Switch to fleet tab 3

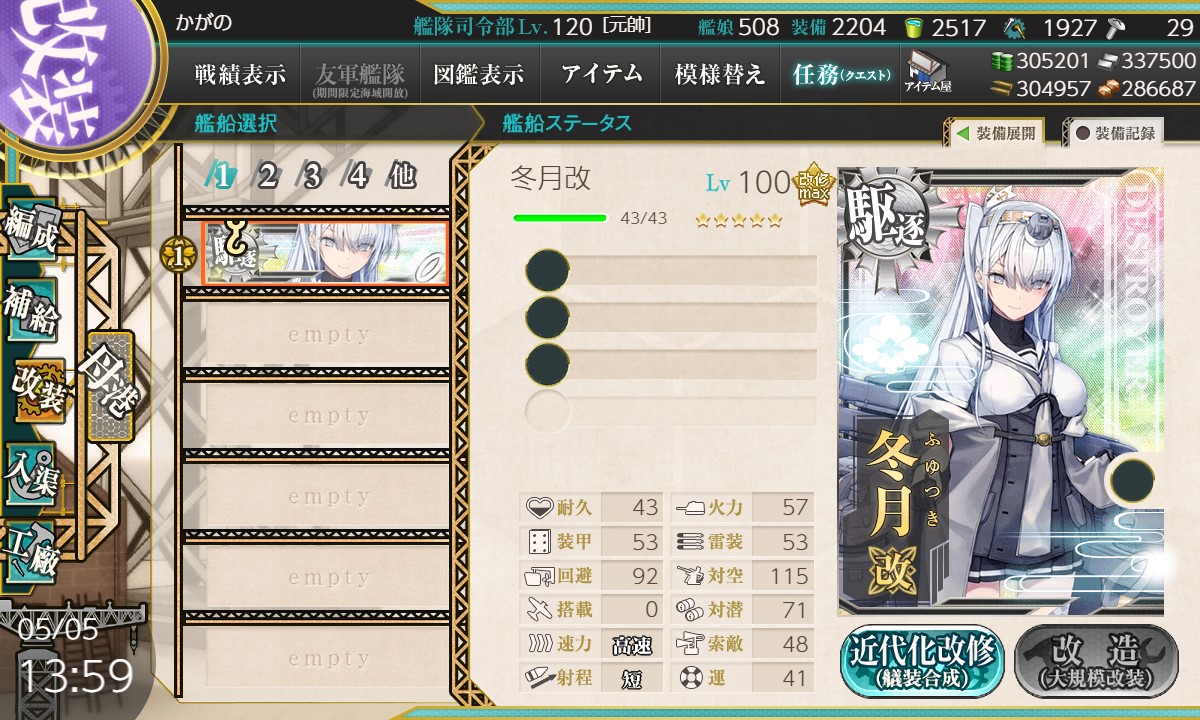coord(313,177)
